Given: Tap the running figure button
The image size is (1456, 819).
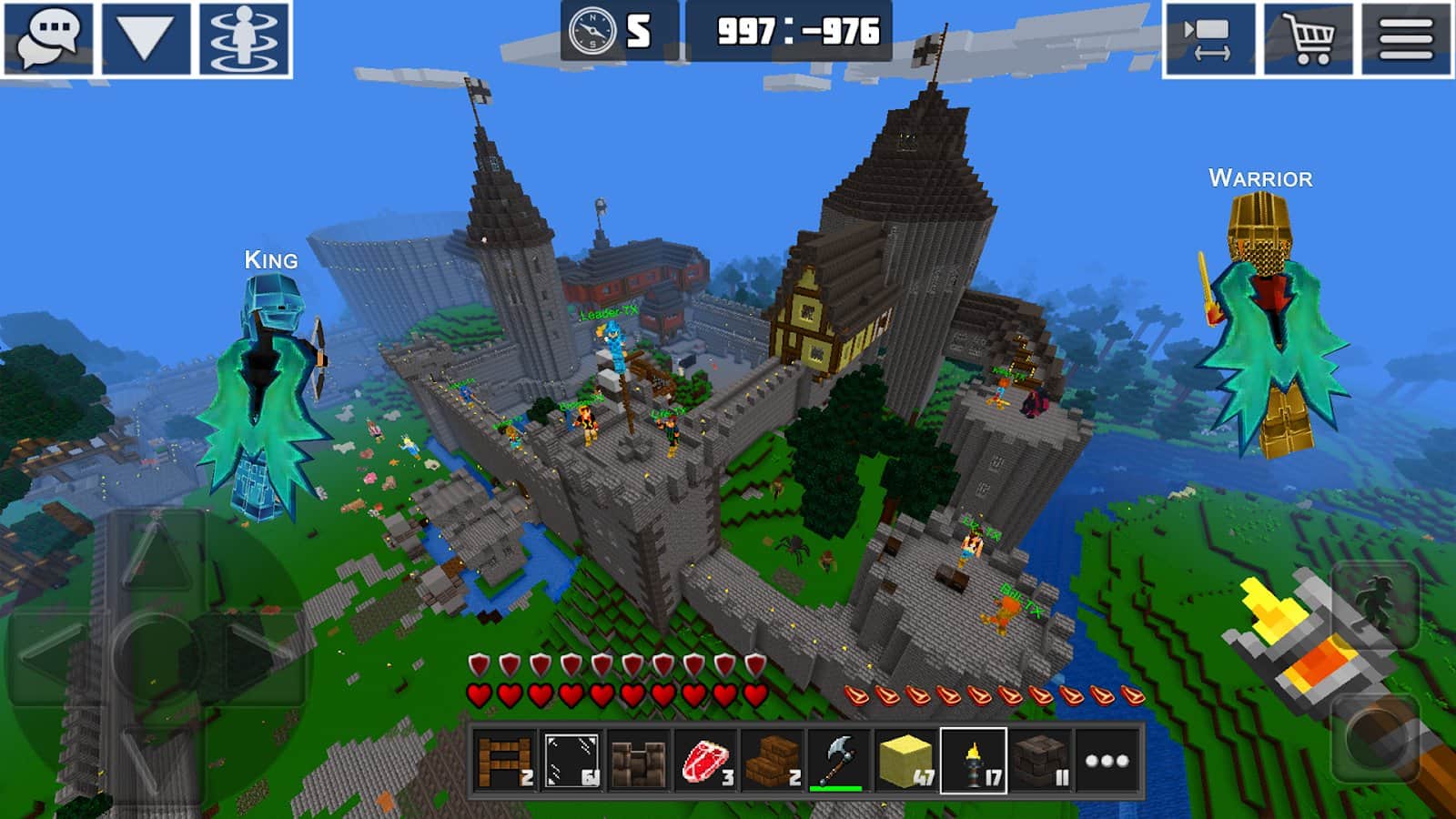Looking at the screenshot, I should (1374, 605).
